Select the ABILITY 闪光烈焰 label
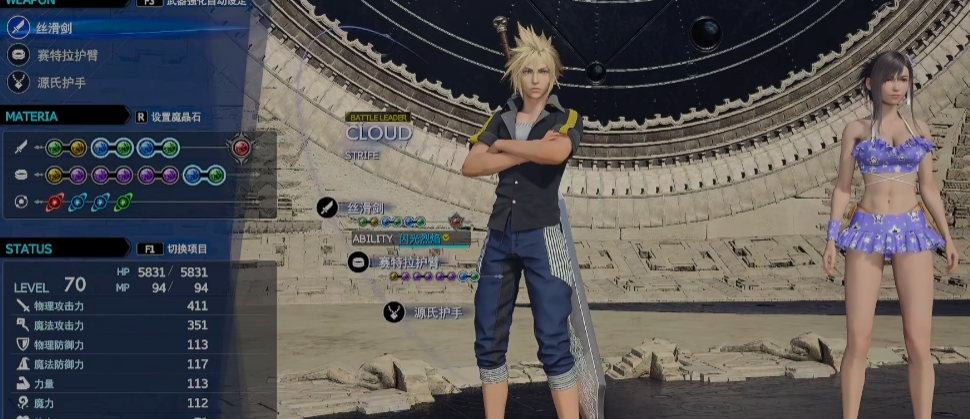Viewport: 970px width, 419px height. click(x=410, y=238)
